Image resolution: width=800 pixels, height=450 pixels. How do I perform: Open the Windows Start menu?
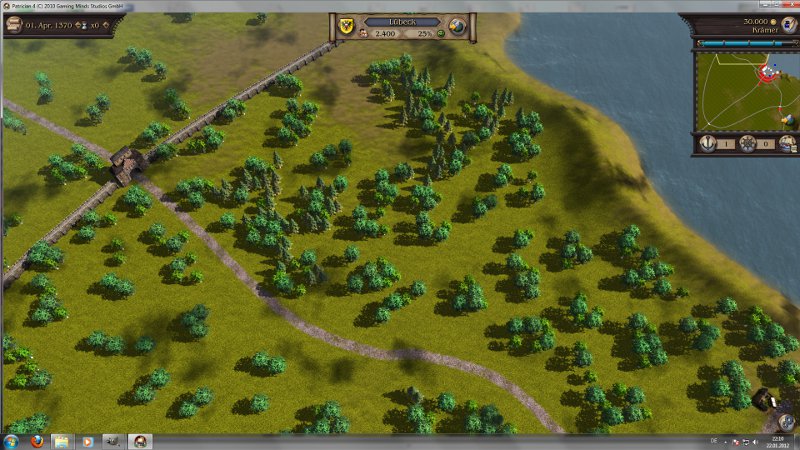[x=12, y=441]
